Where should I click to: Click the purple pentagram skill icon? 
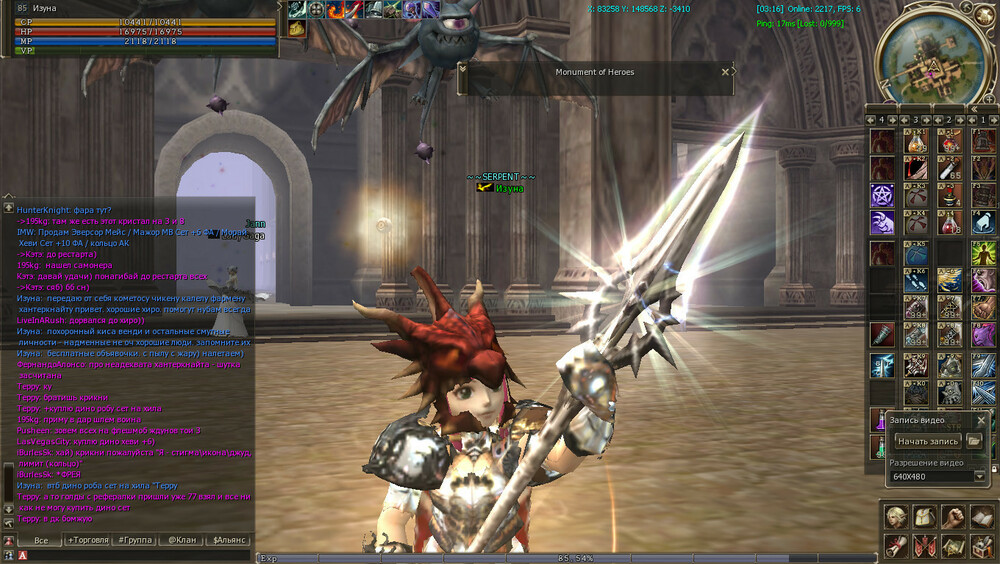(x=881, y=194)
